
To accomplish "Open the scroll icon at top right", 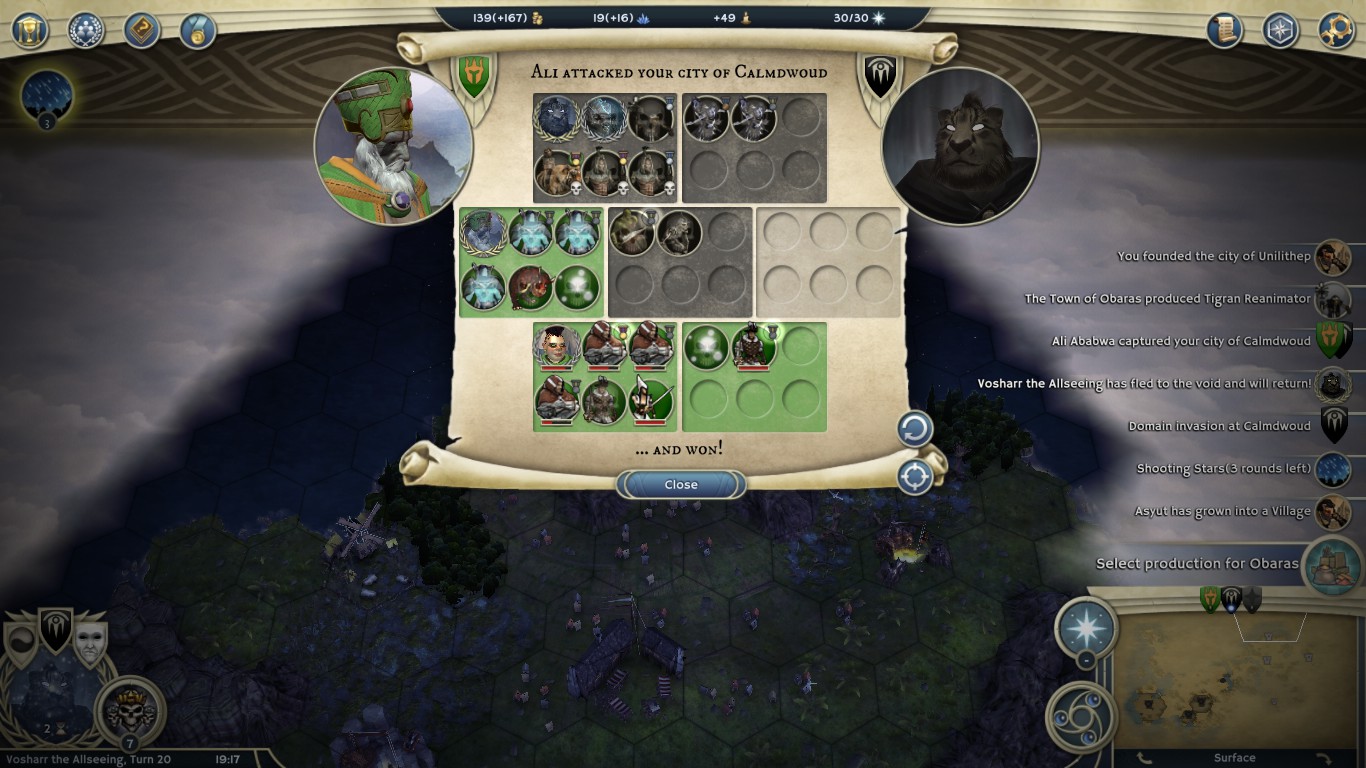I will click(x=1224, y=30).
